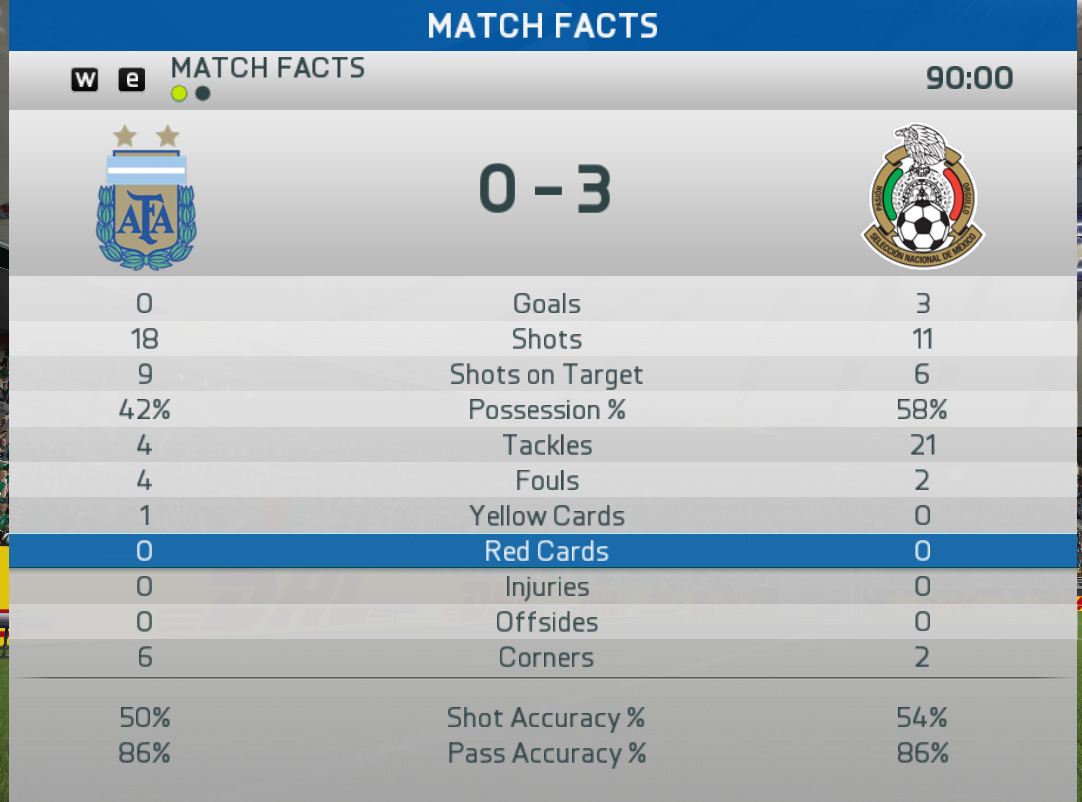Image resolution: width=1082 pixels, height=802 pixels.
Task: Switch to the second page indicator dot
Action: (203, 94)
